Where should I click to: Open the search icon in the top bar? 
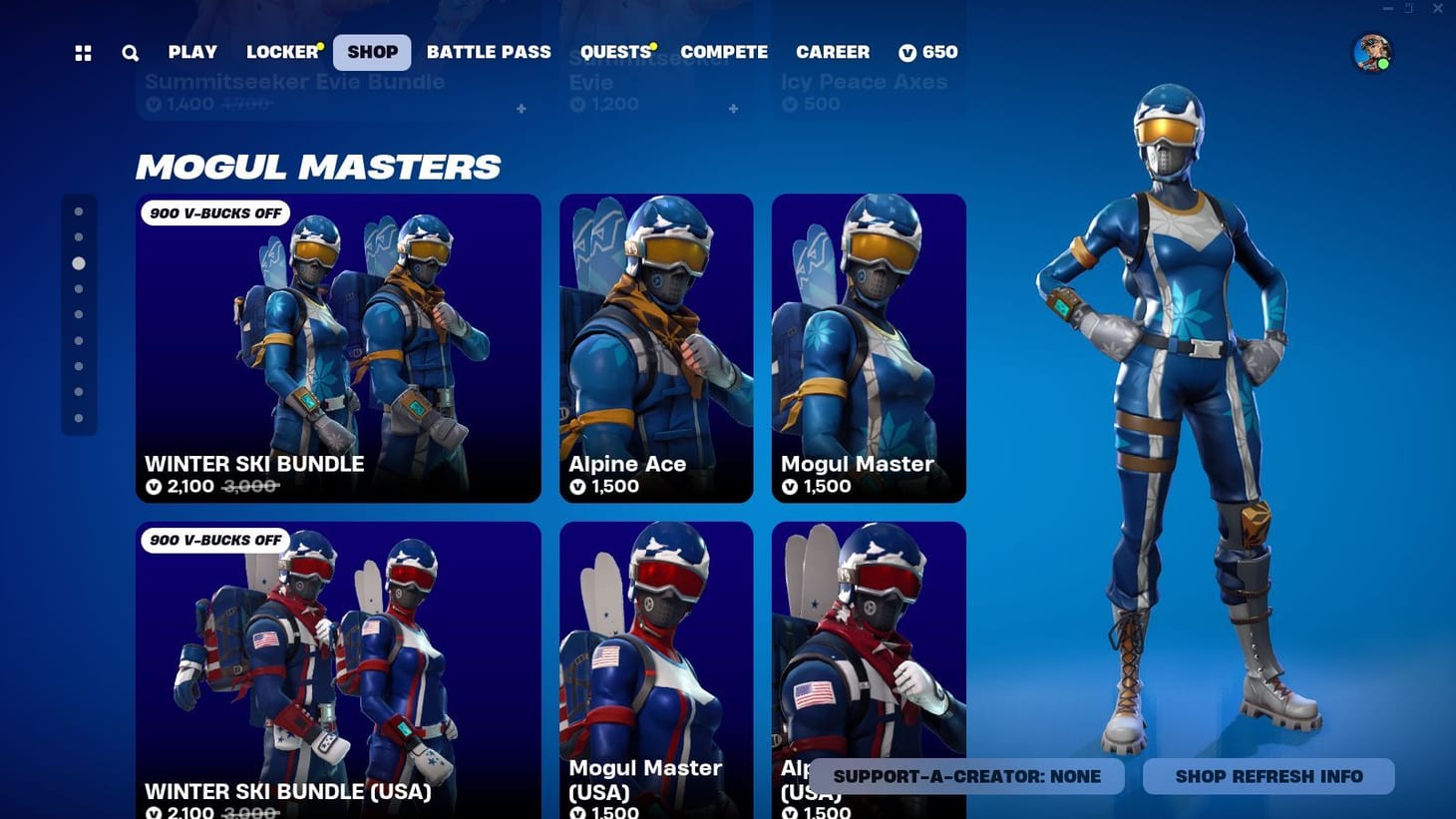(x=130, y=52)
